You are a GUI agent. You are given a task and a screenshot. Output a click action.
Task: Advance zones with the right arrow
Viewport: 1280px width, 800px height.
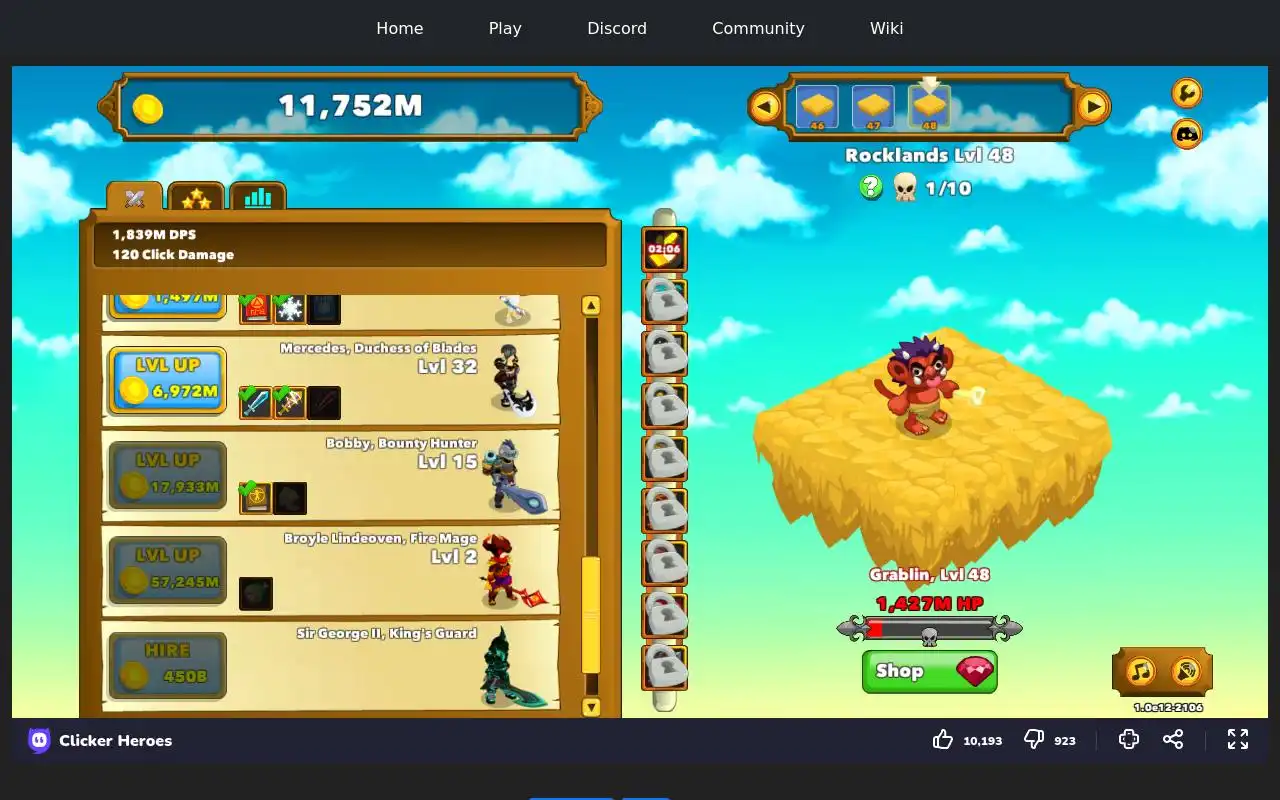1093,106
